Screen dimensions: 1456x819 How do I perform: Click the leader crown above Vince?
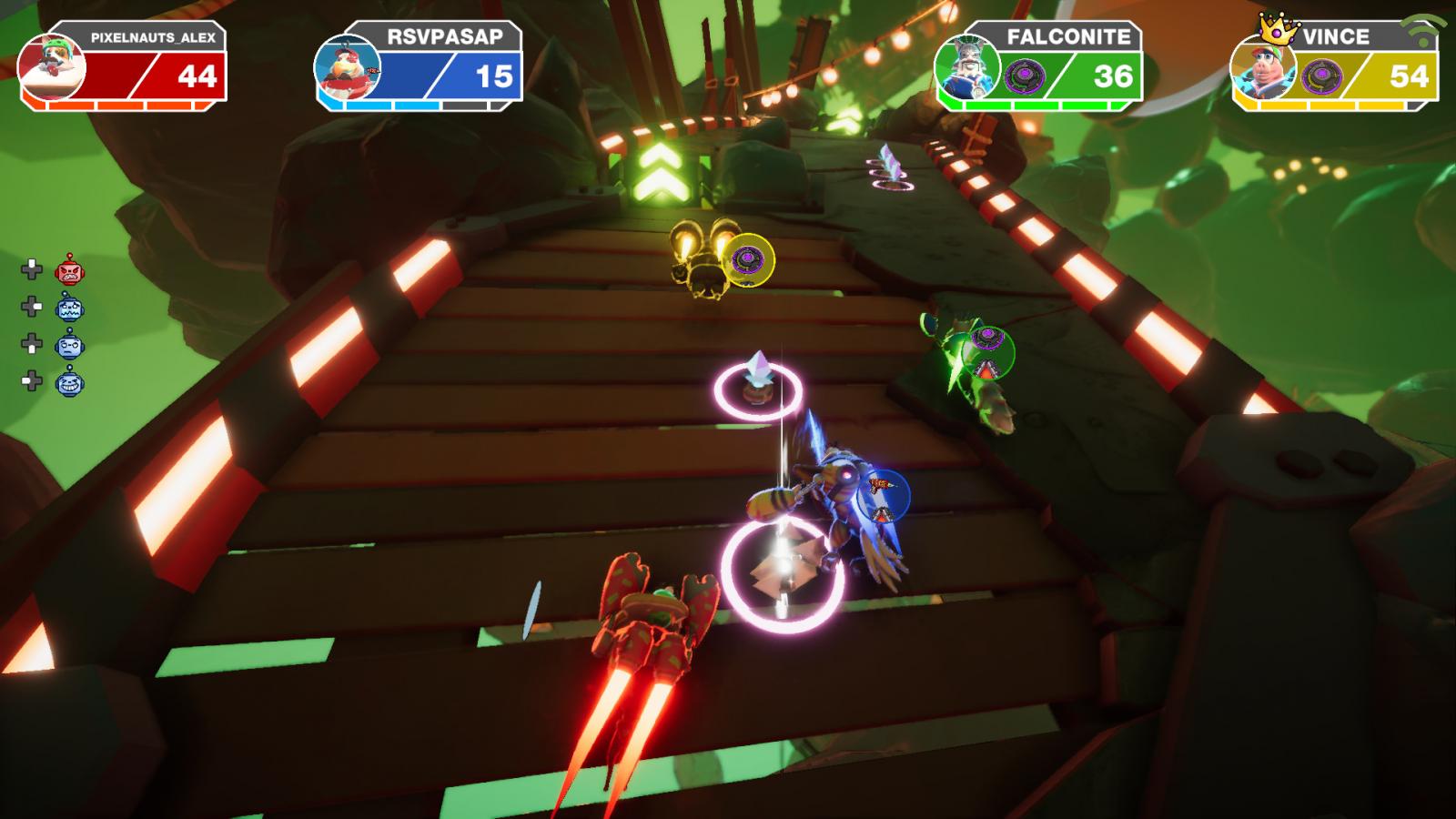(1278, 29)
